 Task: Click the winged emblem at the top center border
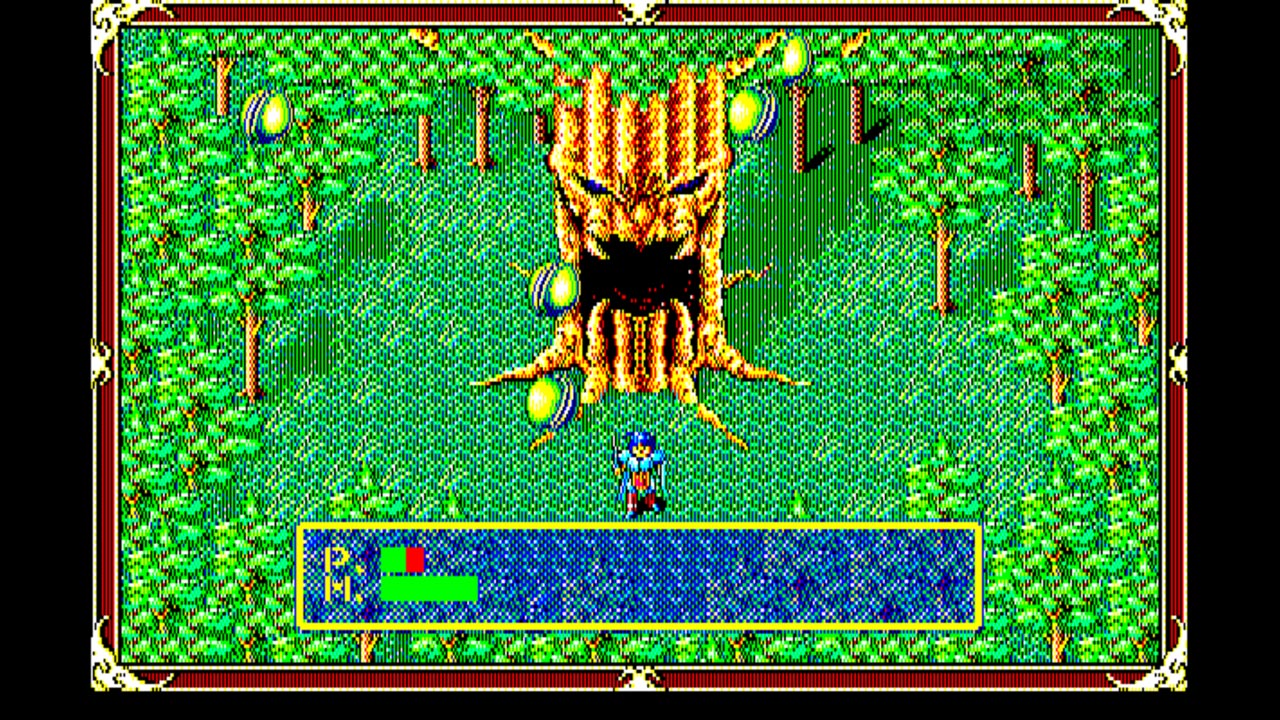[x=640, y=12]
